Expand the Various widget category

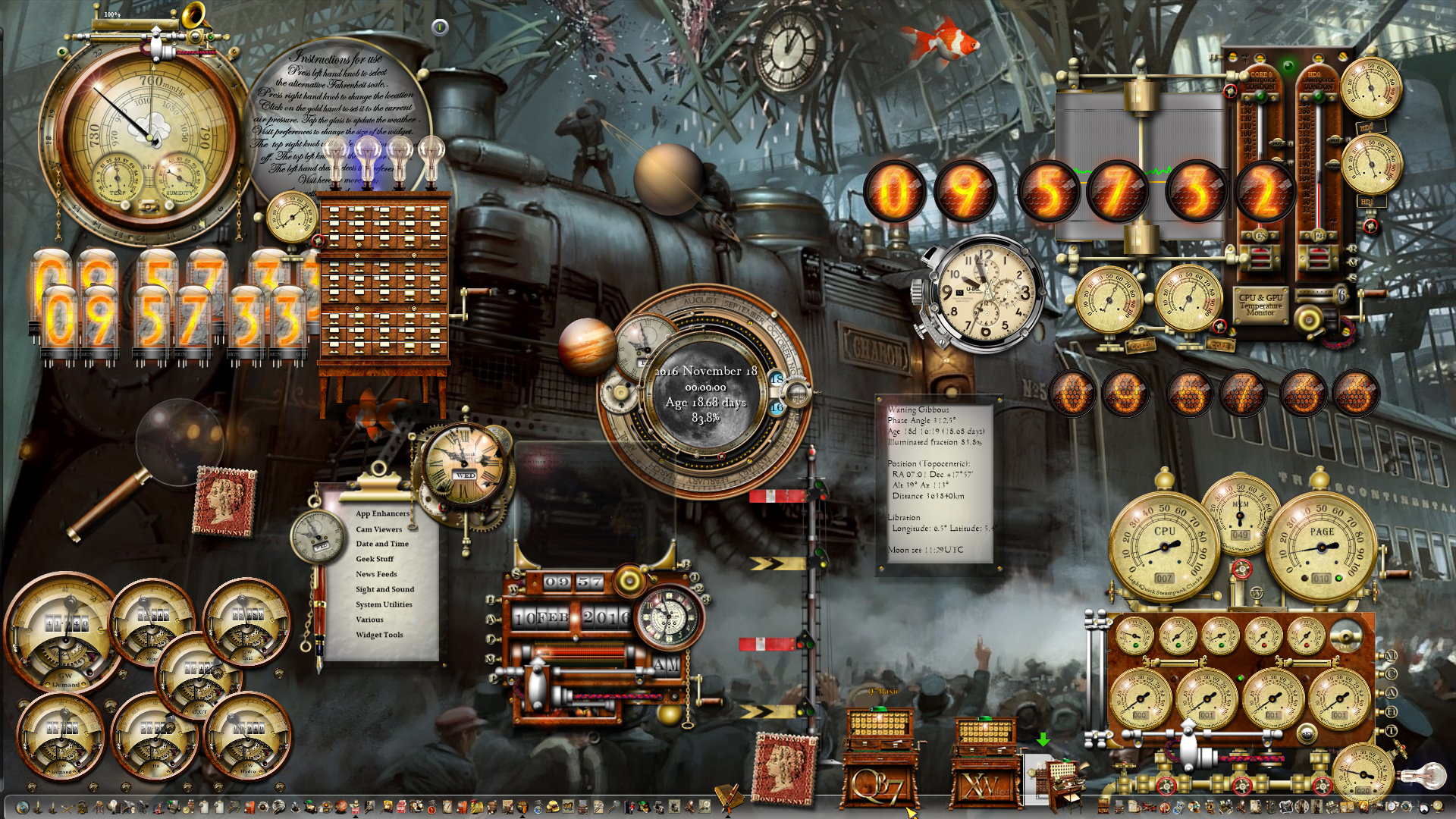(x=370, y=620)
